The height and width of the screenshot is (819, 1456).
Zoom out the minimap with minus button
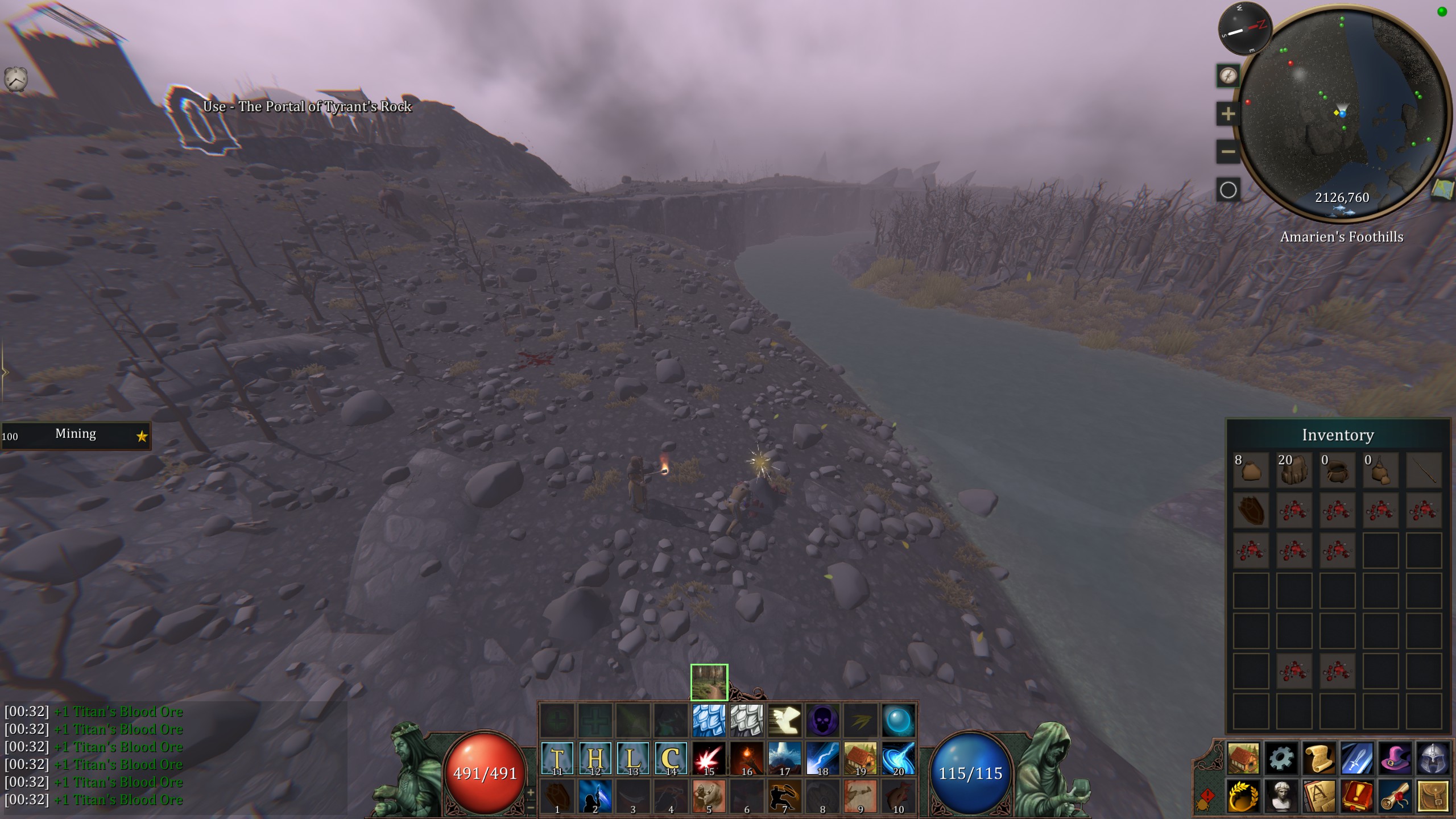tap(1228, 152)
